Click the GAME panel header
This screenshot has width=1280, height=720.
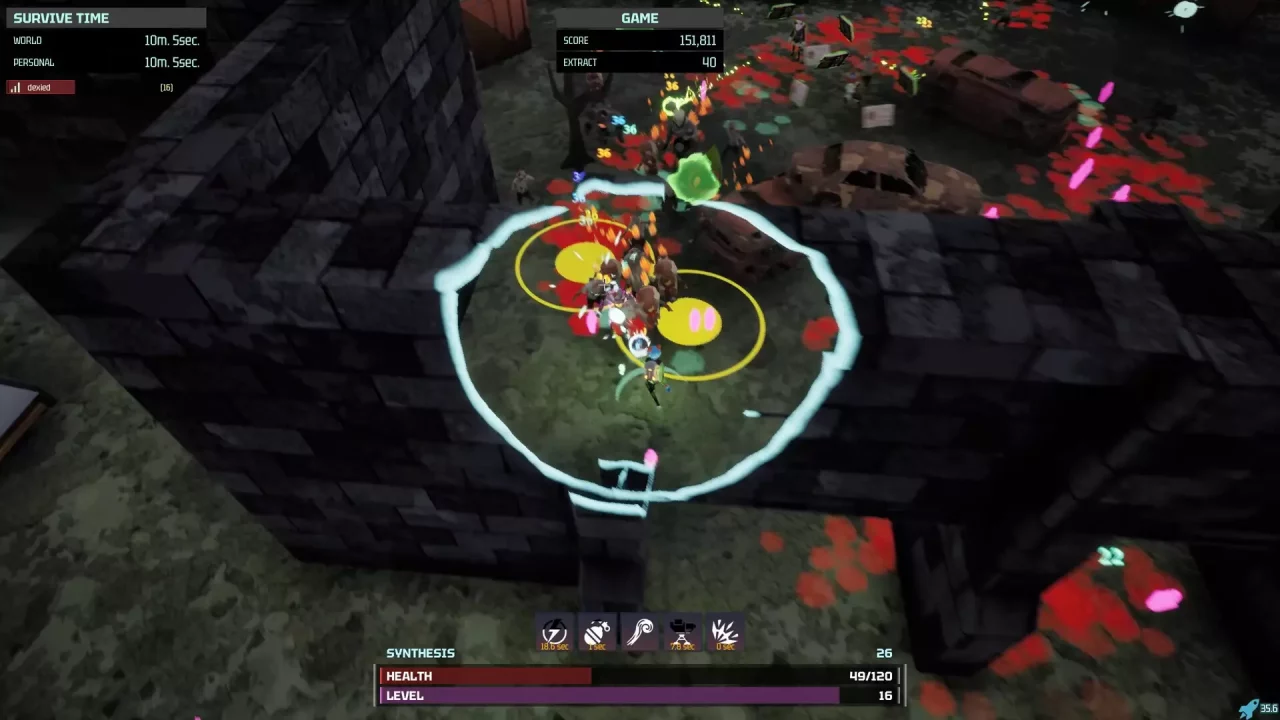(x=638, y=18)
